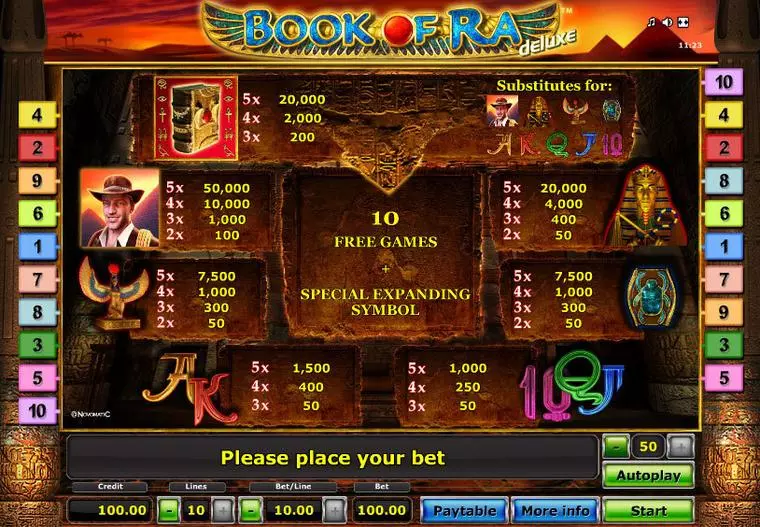Lower the Bet/Line amount
The width and height of the screenshot is (760, 527).
(254, 510)
